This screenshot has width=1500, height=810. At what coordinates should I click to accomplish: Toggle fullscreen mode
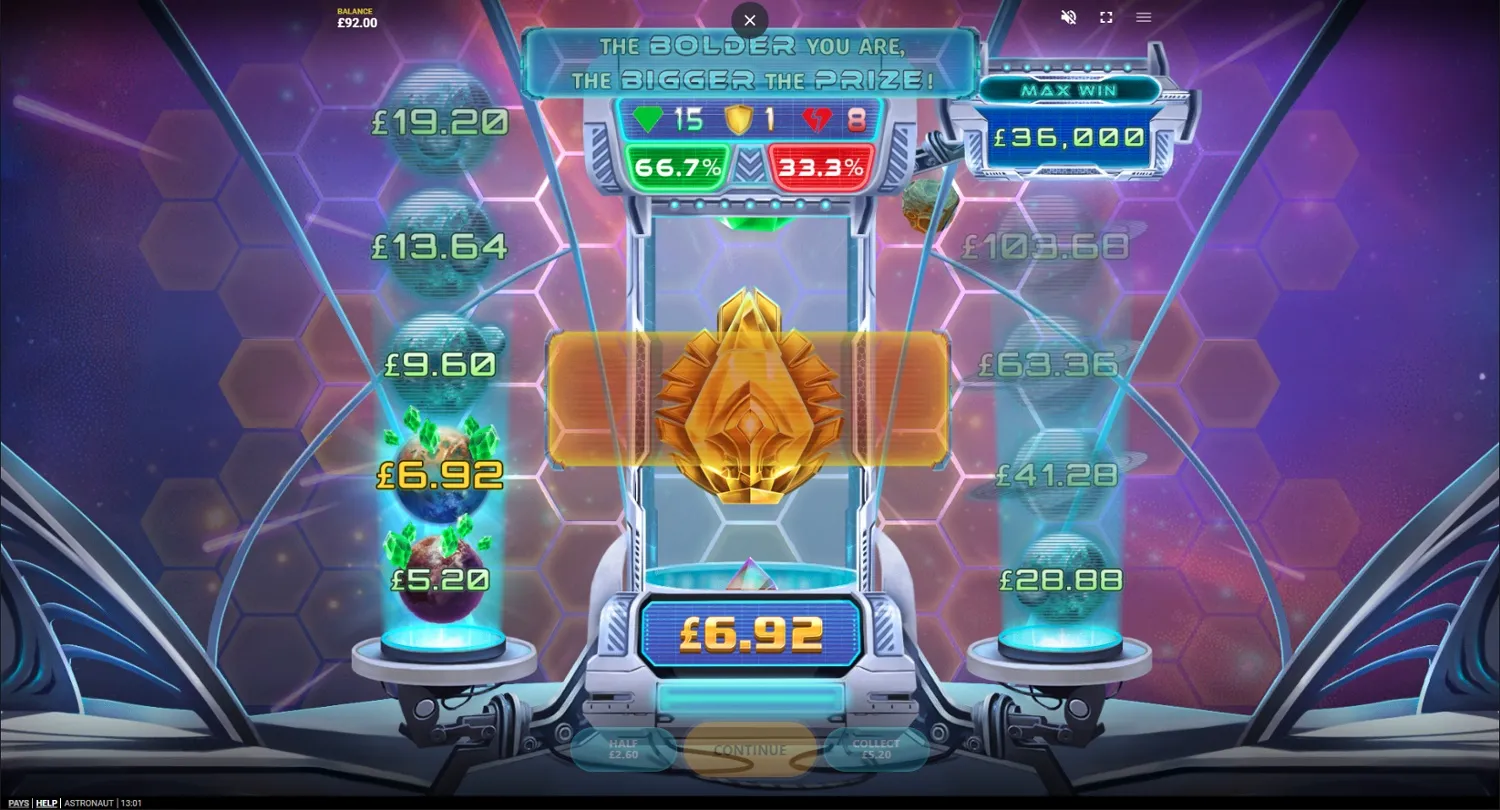click(x=1105, y=17)
